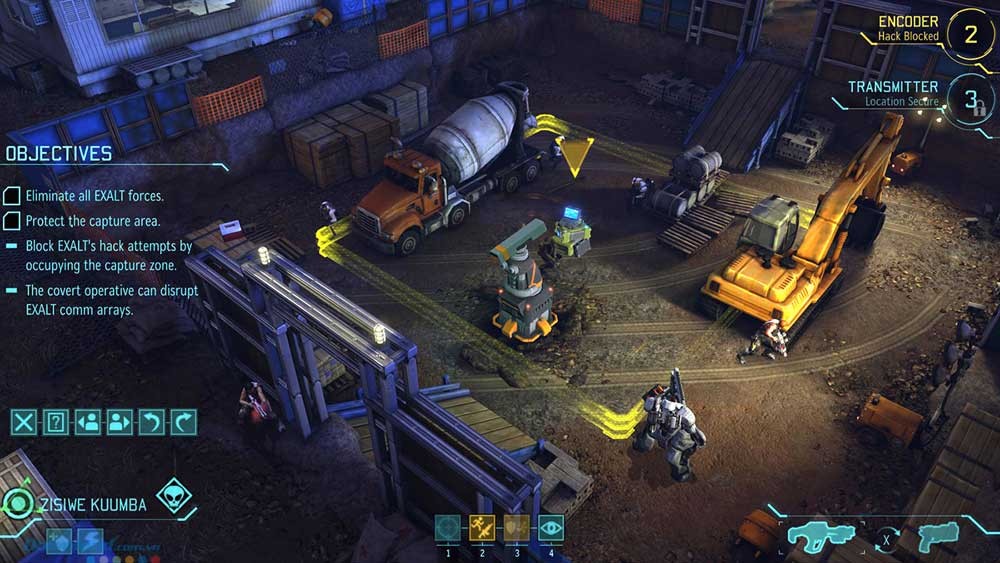1000x563 pixels.
Task: Select the Transmitter objective indicator
Action: click(969, 99)
